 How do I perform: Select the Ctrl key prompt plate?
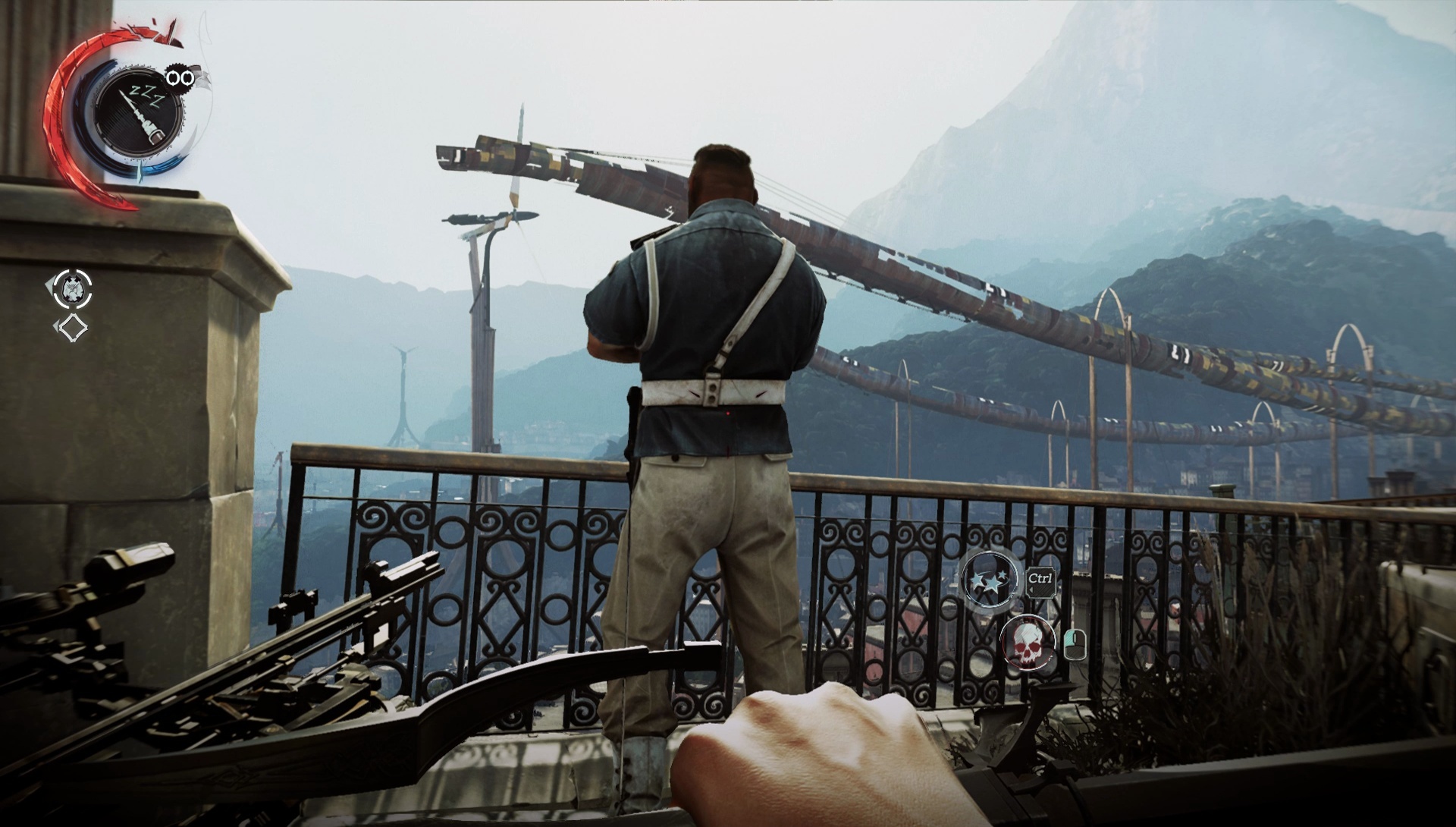coord(1041,580)
